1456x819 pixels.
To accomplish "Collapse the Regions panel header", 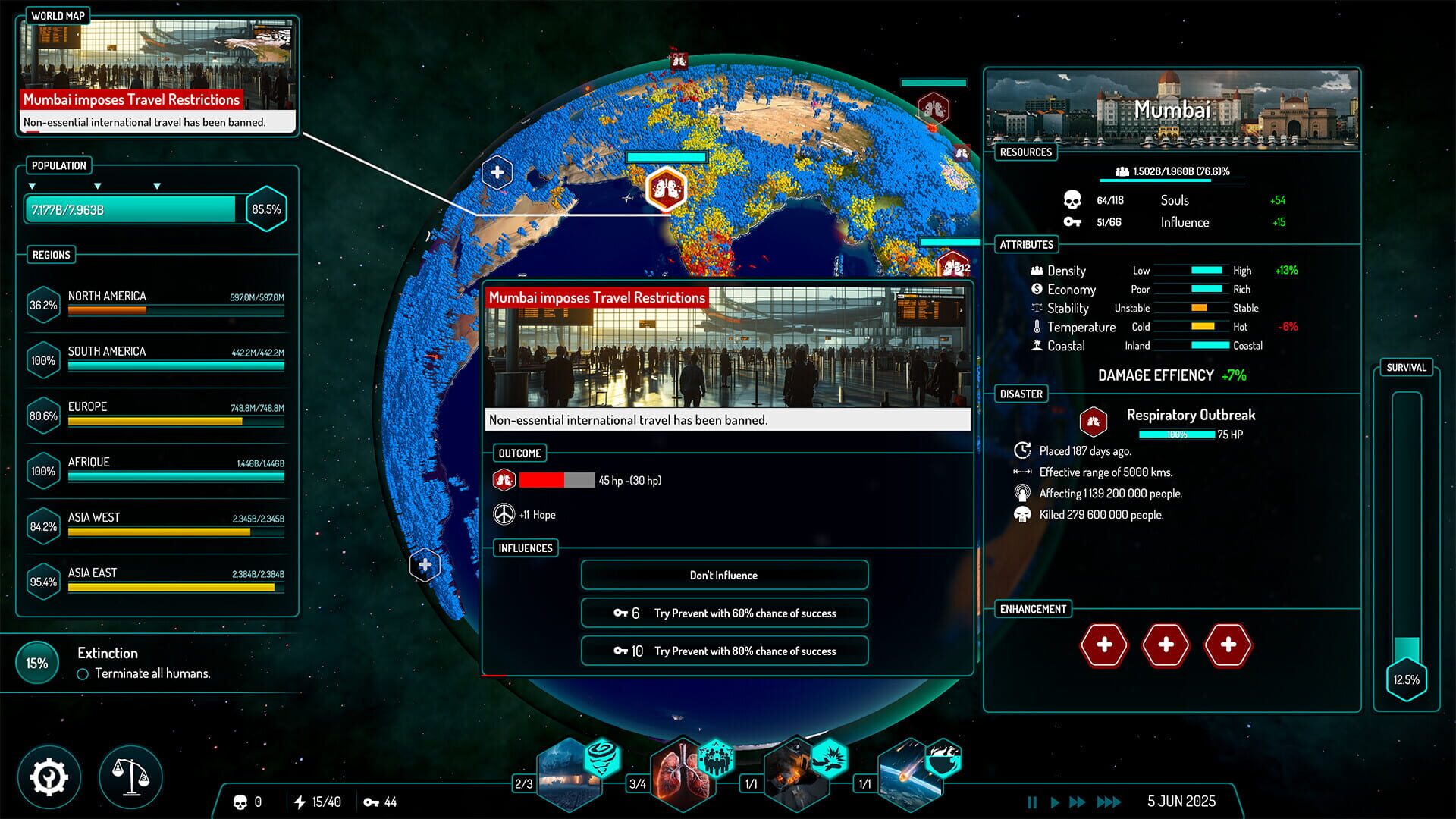I will pyautogui.click(x=51, y=255).
